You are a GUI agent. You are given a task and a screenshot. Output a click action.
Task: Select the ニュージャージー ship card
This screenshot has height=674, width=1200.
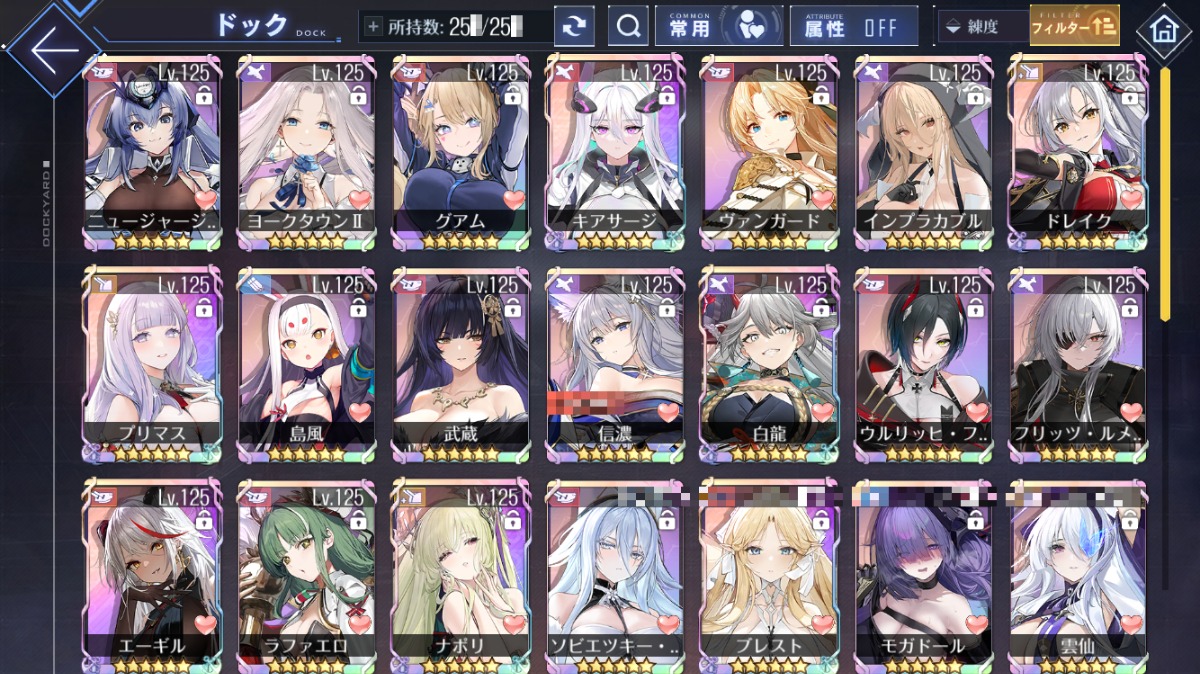(x=153, y=155)
